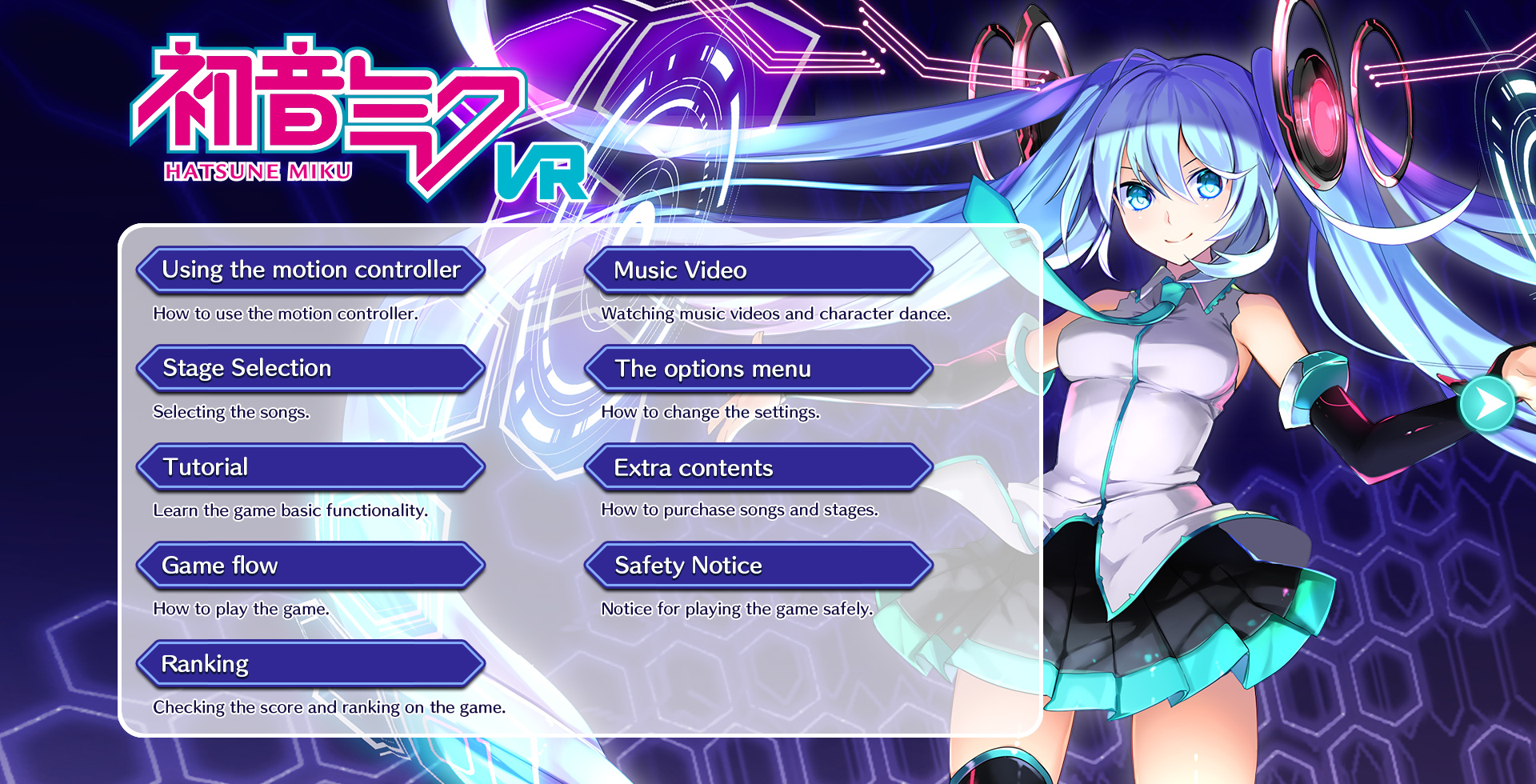Open the Tutorial manual page
This screenshot has height=784, width=1536.
tap(310, 467)
